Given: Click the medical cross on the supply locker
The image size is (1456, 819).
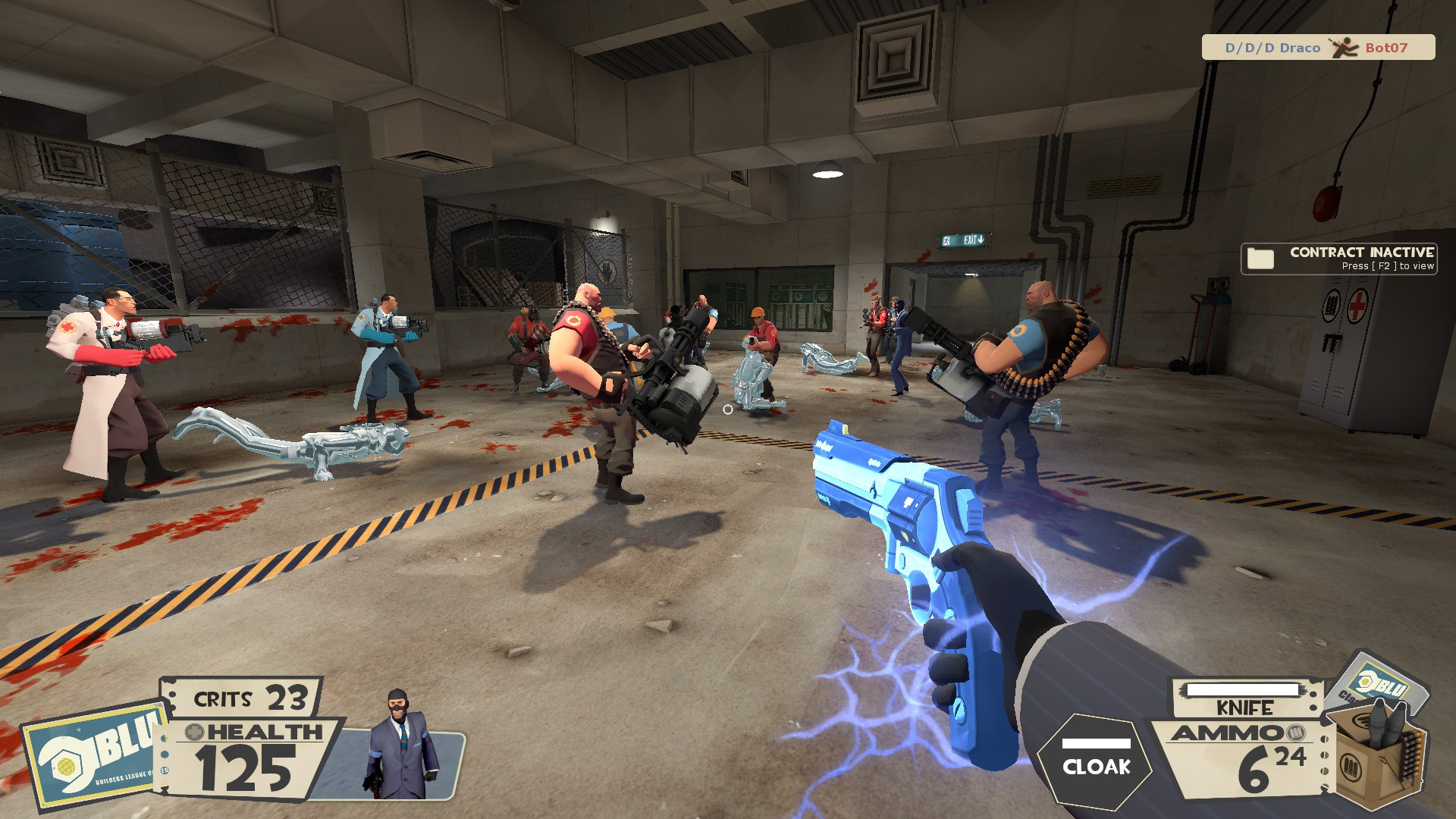Looking at the screenshot, I should (1358, 303).
